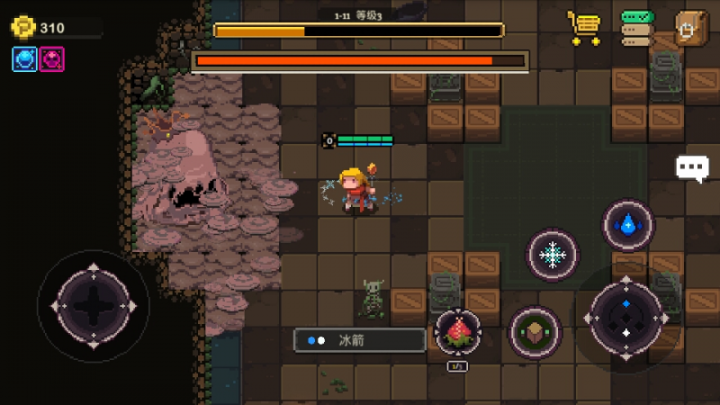Screen dimensions: 720x405
Task: Tap the blue orb buff icon
Action: (24, 59)
